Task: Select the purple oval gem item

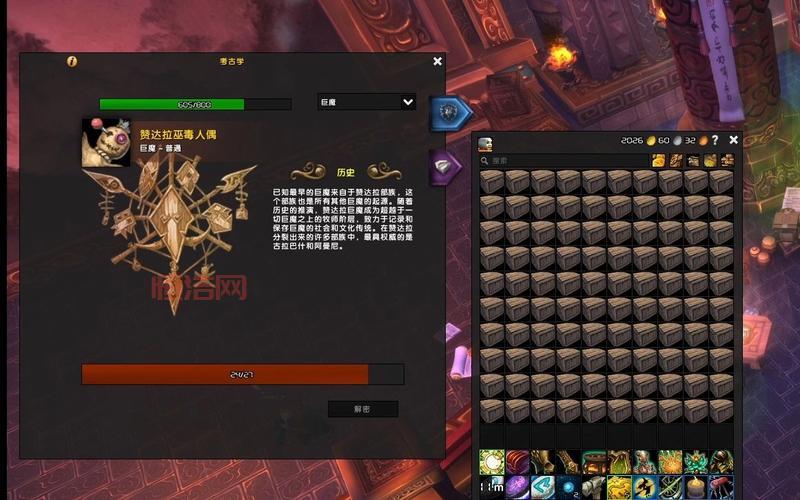Action: [517, 487]
